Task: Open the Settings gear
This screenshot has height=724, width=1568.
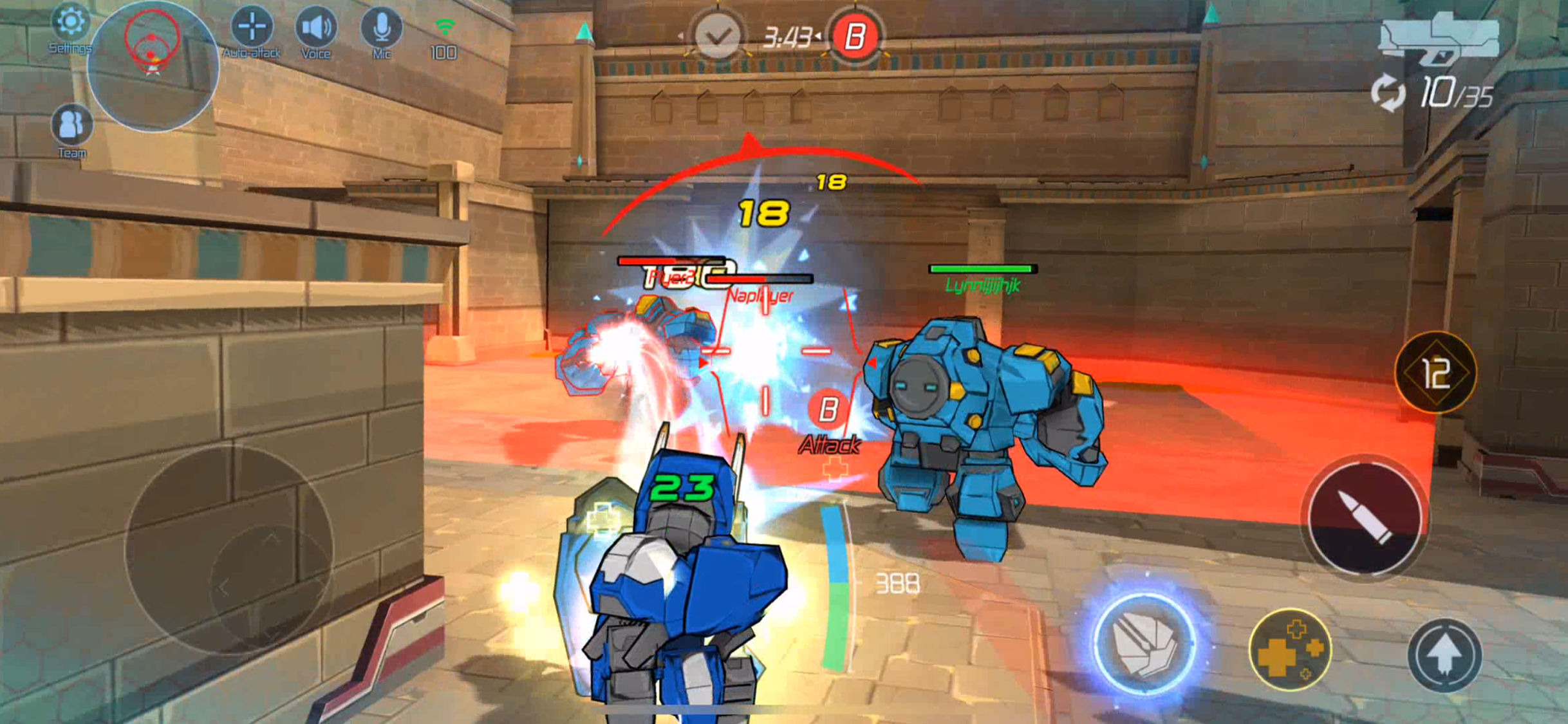Action: pos(71,26)
